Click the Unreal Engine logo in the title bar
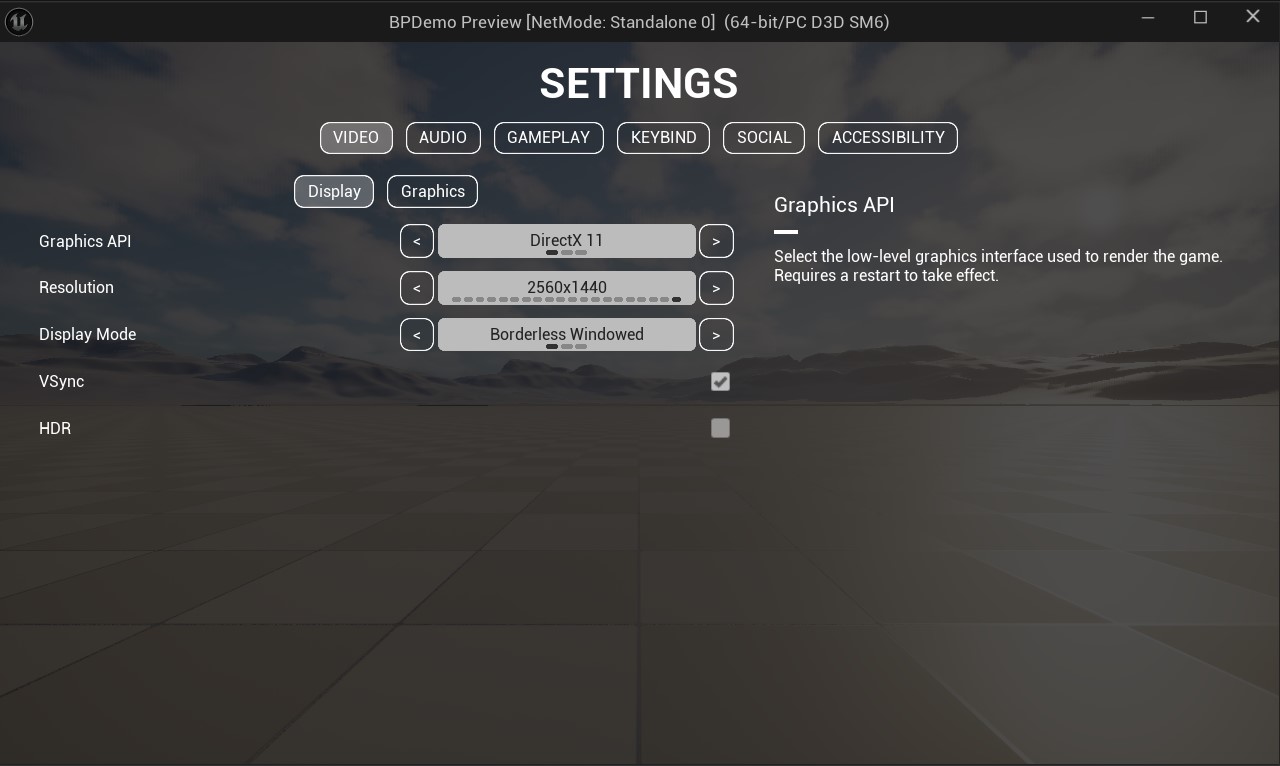This screenshot has height=766, width=1280. (x=19, y=21)
